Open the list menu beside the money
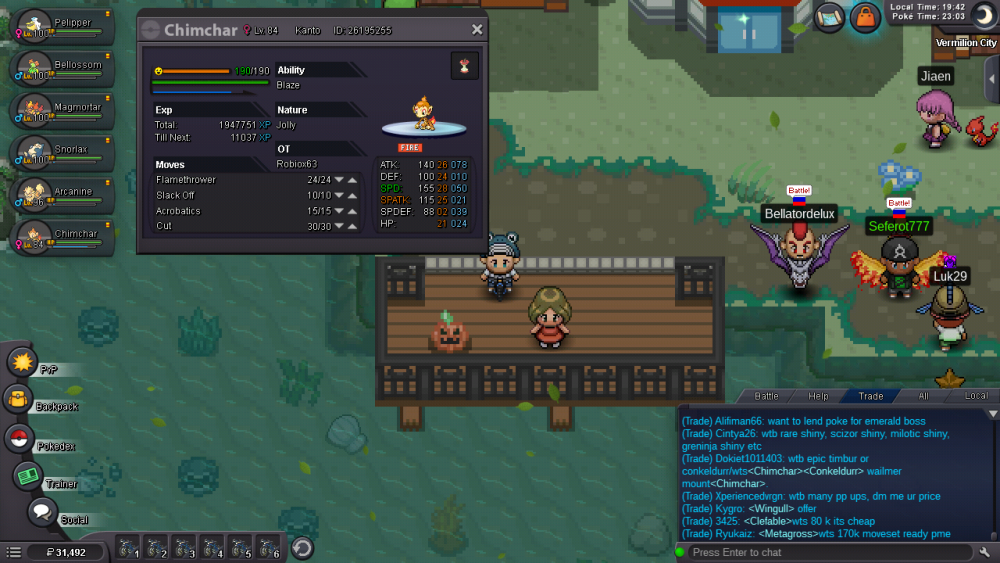Image resolution: width=1000 pixels, height=563 pixels. coord(13,552)
